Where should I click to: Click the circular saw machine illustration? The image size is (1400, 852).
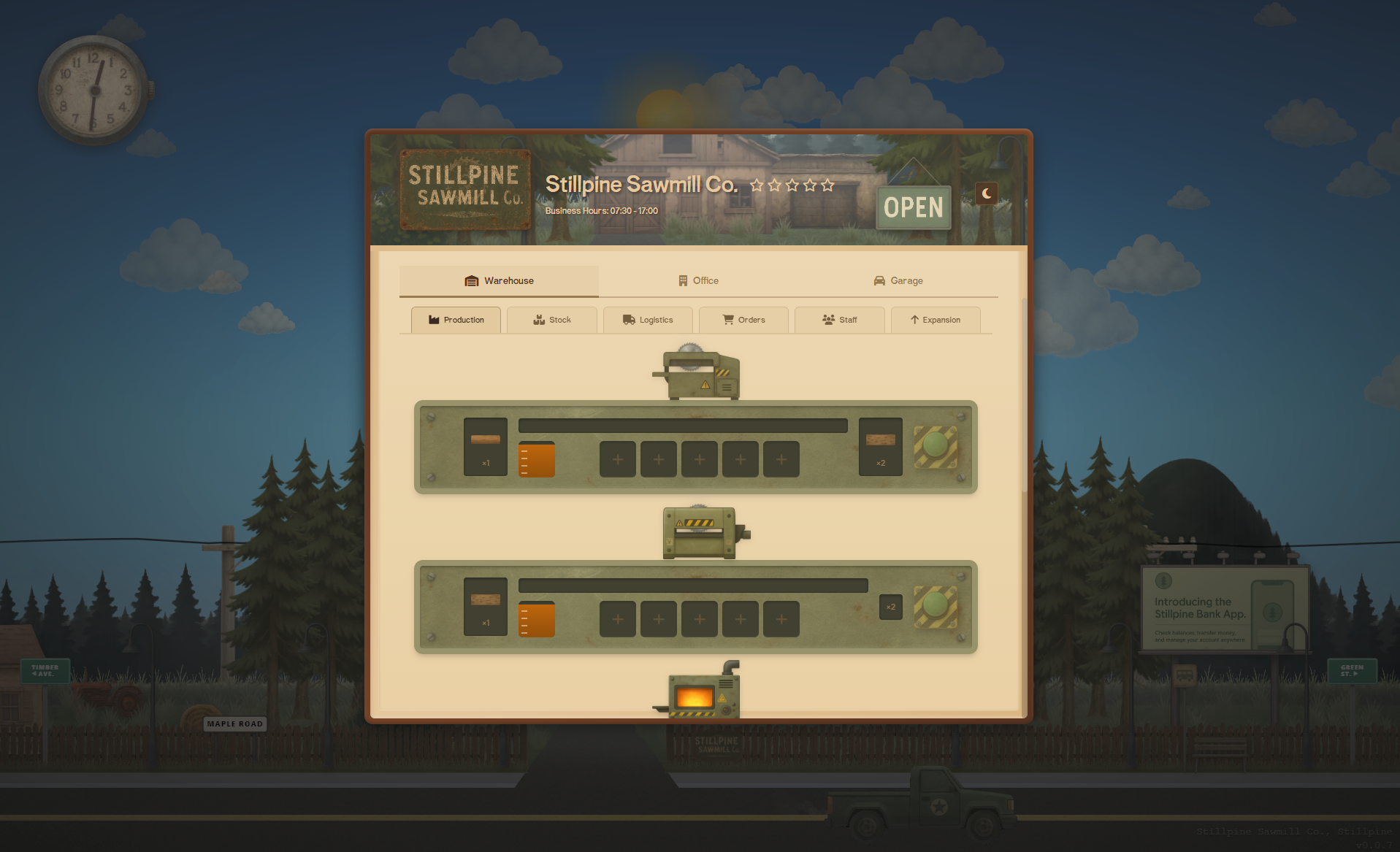click(700, 374)
